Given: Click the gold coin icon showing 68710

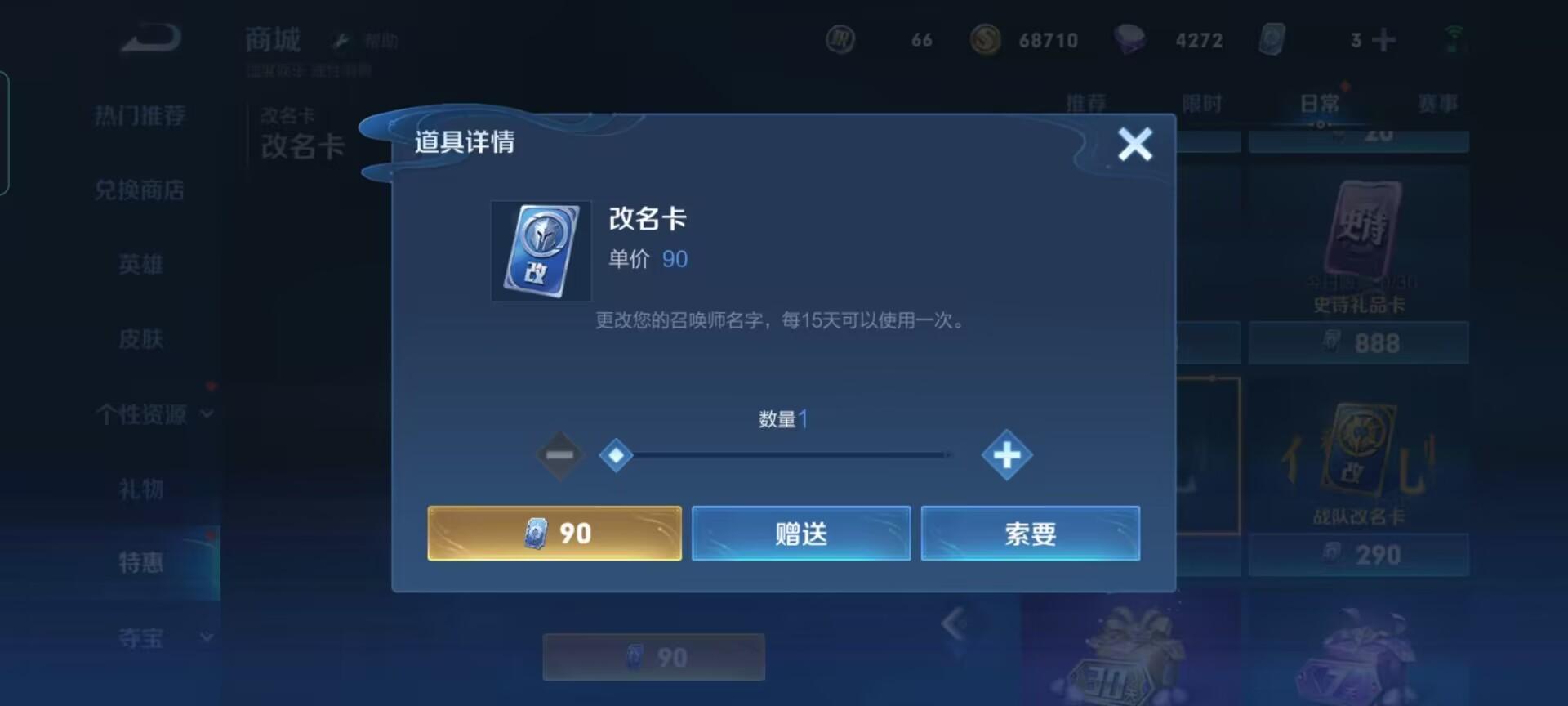Looking at the screenshot, I should click(x=984, y=39).
